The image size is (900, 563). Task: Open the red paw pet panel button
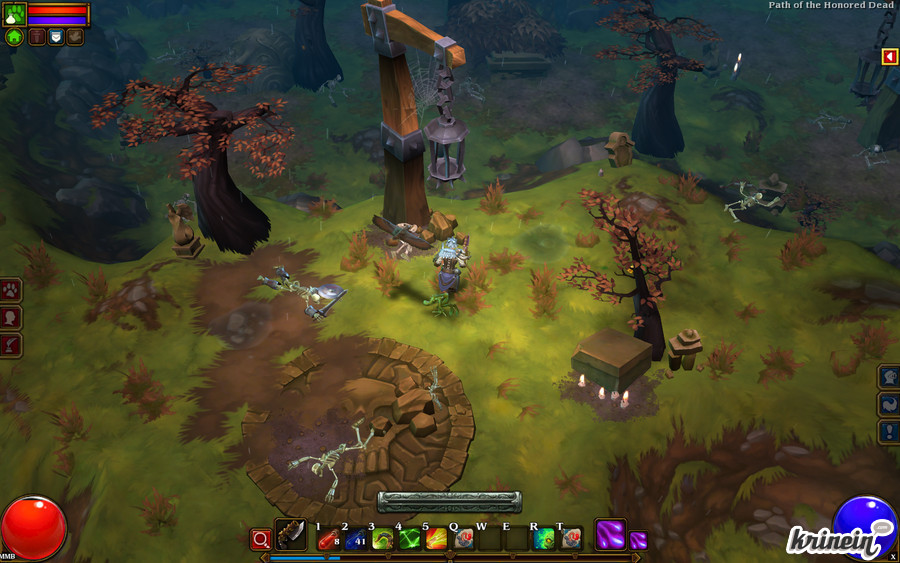11,290
